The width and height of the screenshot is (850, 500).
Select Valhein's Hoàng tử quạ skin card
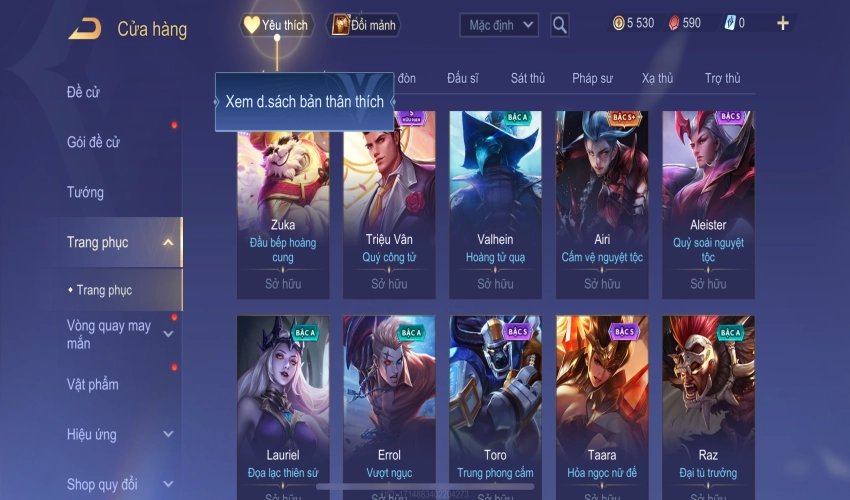(495, 200)
